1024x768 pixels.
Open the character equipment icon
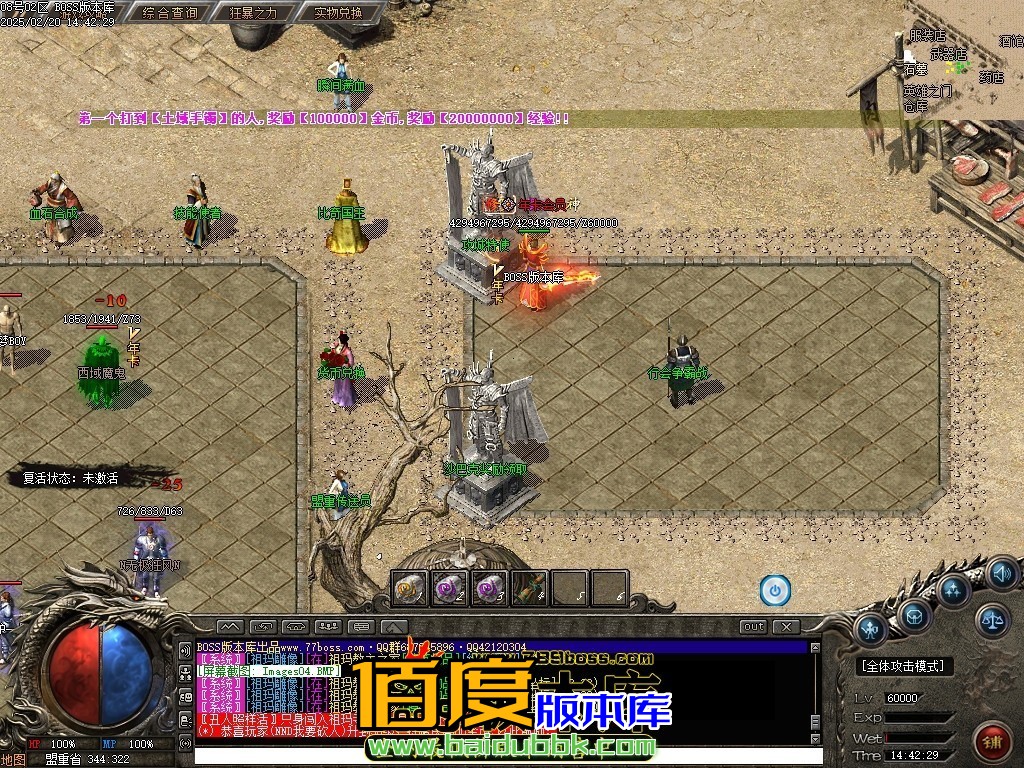coord(872,629)
